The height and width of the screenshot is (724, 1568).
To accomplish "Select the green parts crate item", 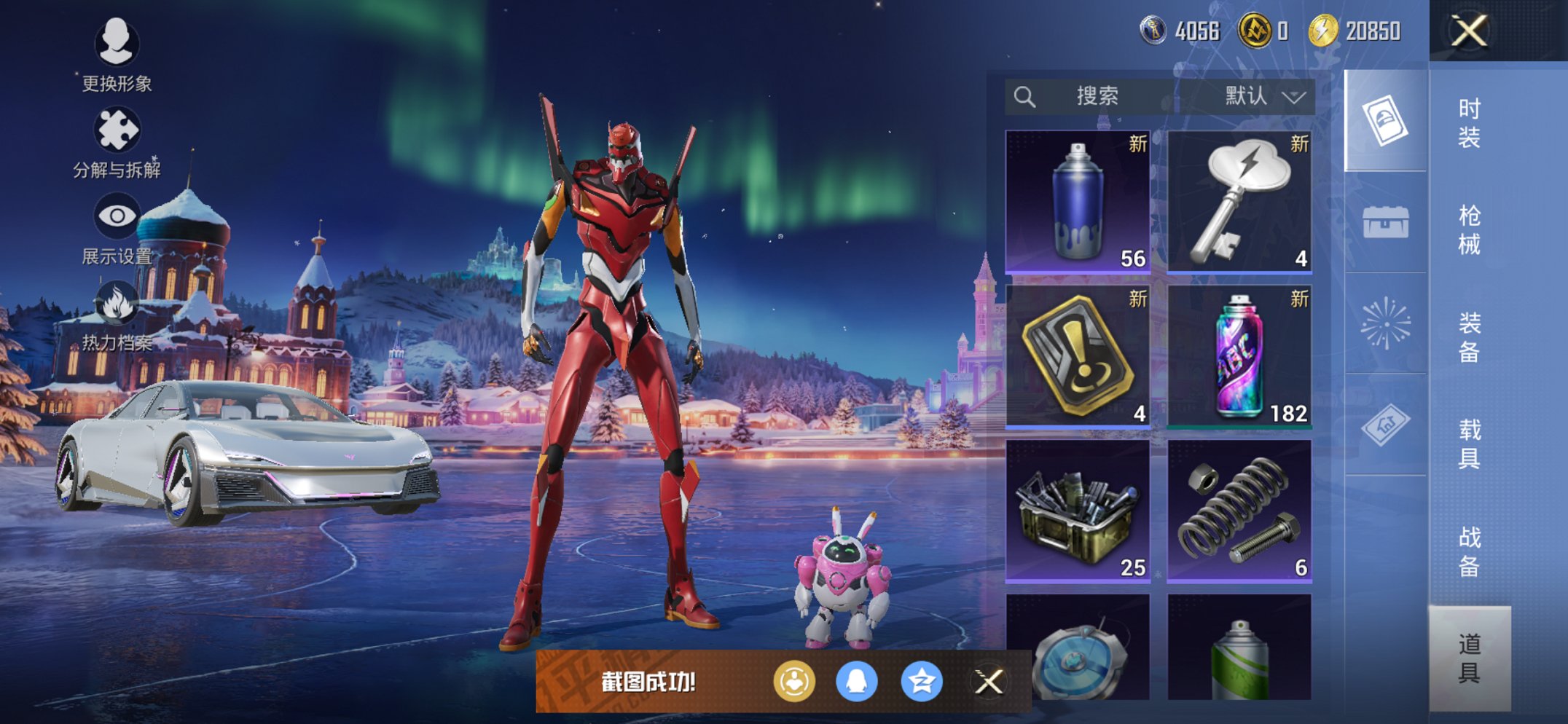I will [1078, 510].
